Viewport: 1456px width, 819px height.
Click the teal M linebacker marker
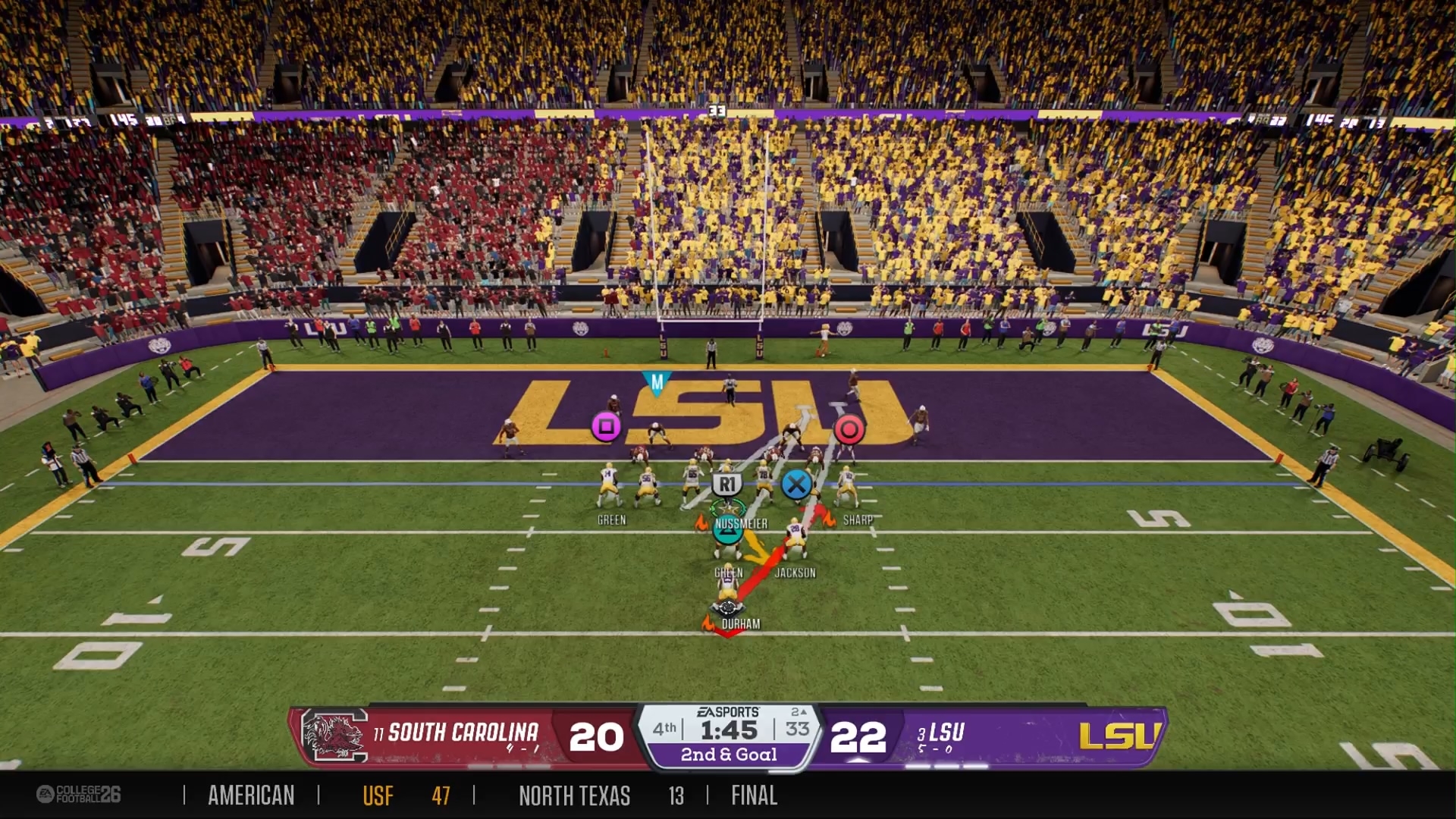click(657, 383)
